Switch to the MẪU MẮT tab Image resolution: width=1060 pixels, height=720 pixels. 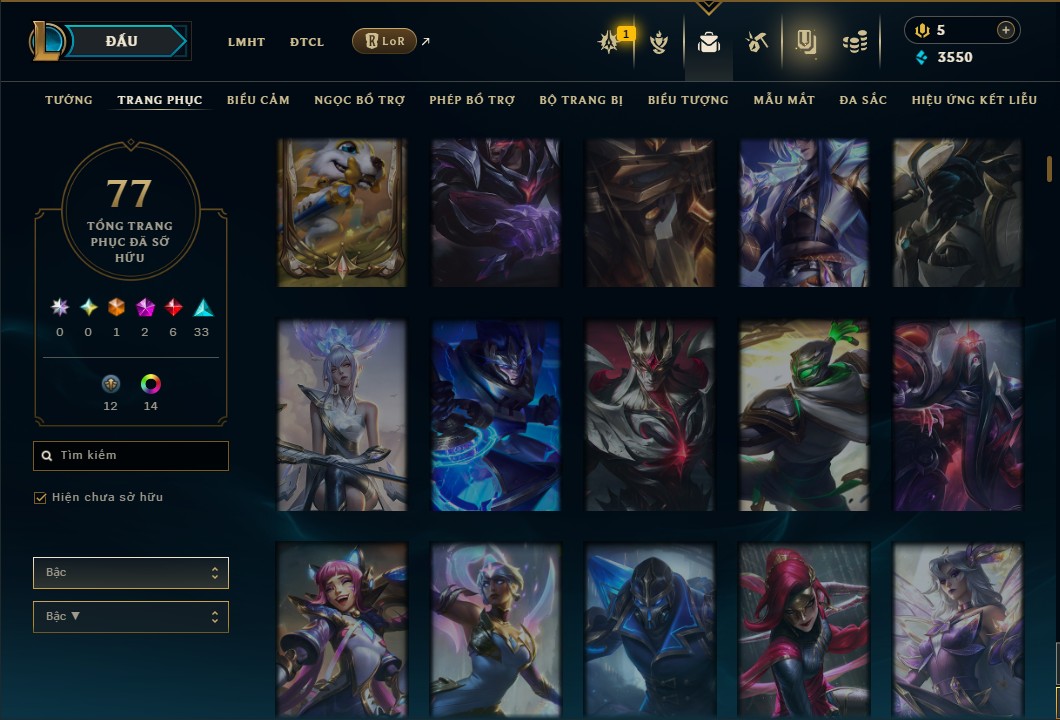(x=784, y=100)
